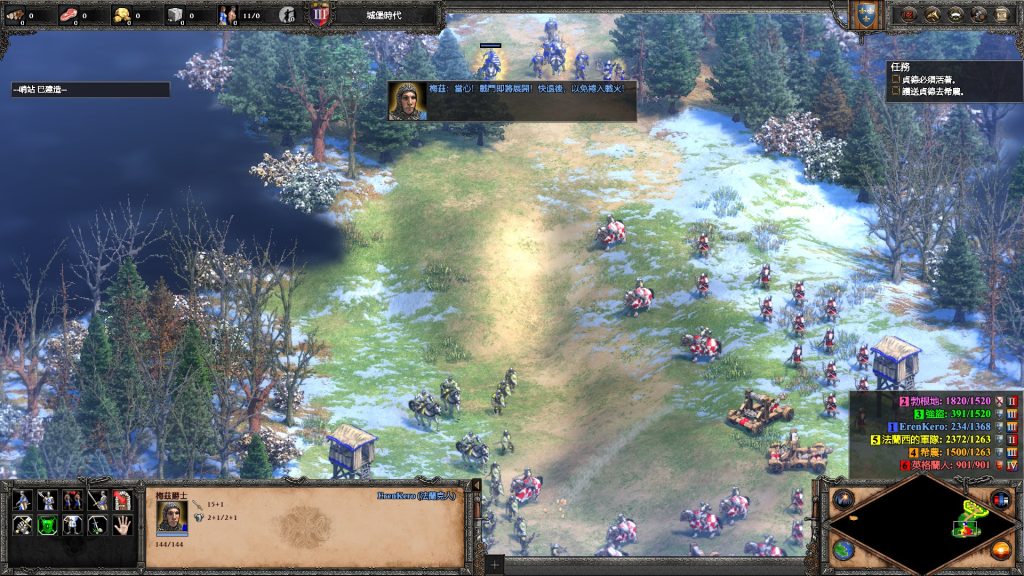Toggle minimap globe display mode button
This screenshot has height=576, width=1024.
842,551
